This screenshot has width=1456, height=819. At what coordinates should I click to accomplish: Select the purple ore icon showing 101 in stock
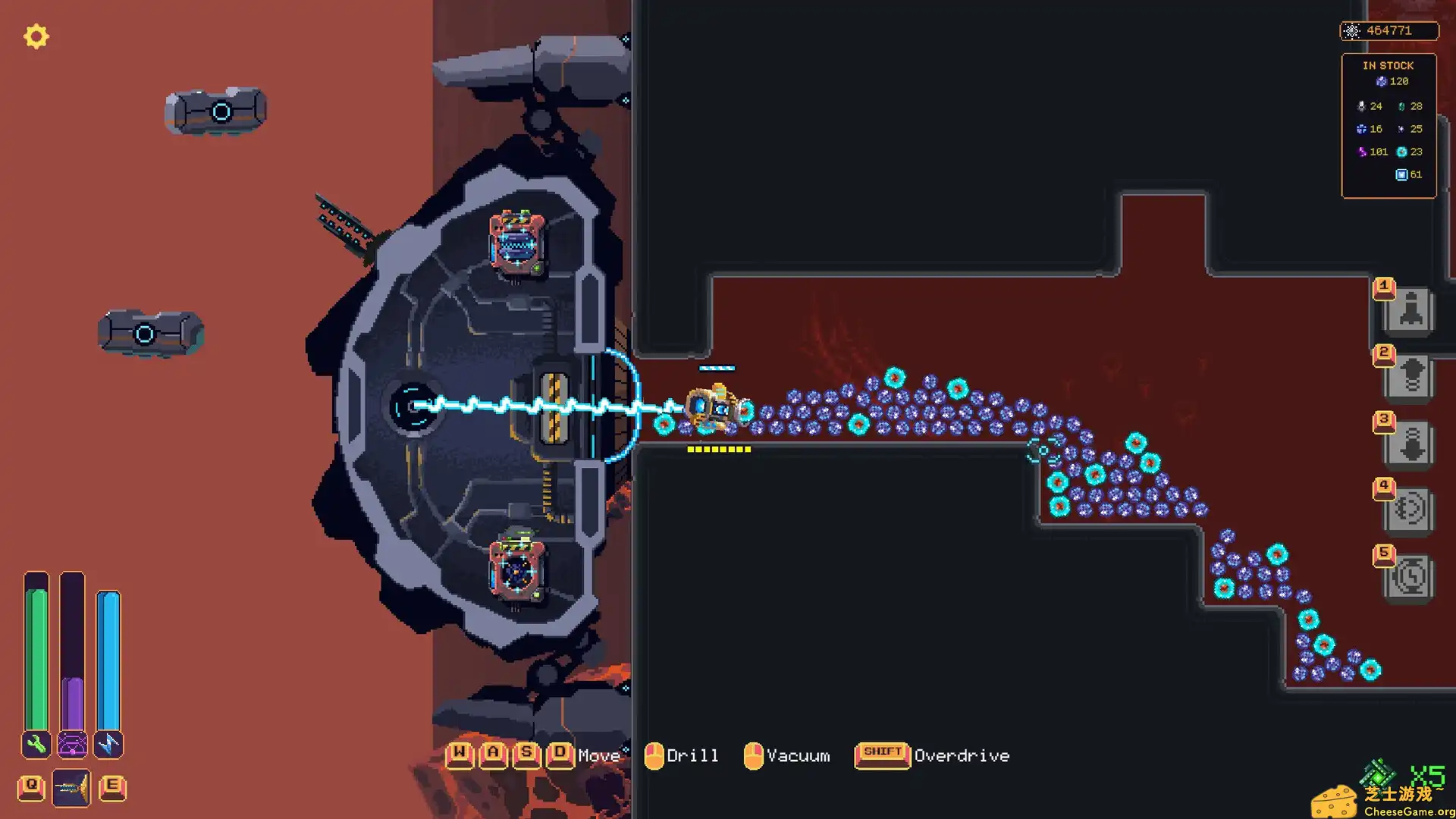(x=1363, y=152)
